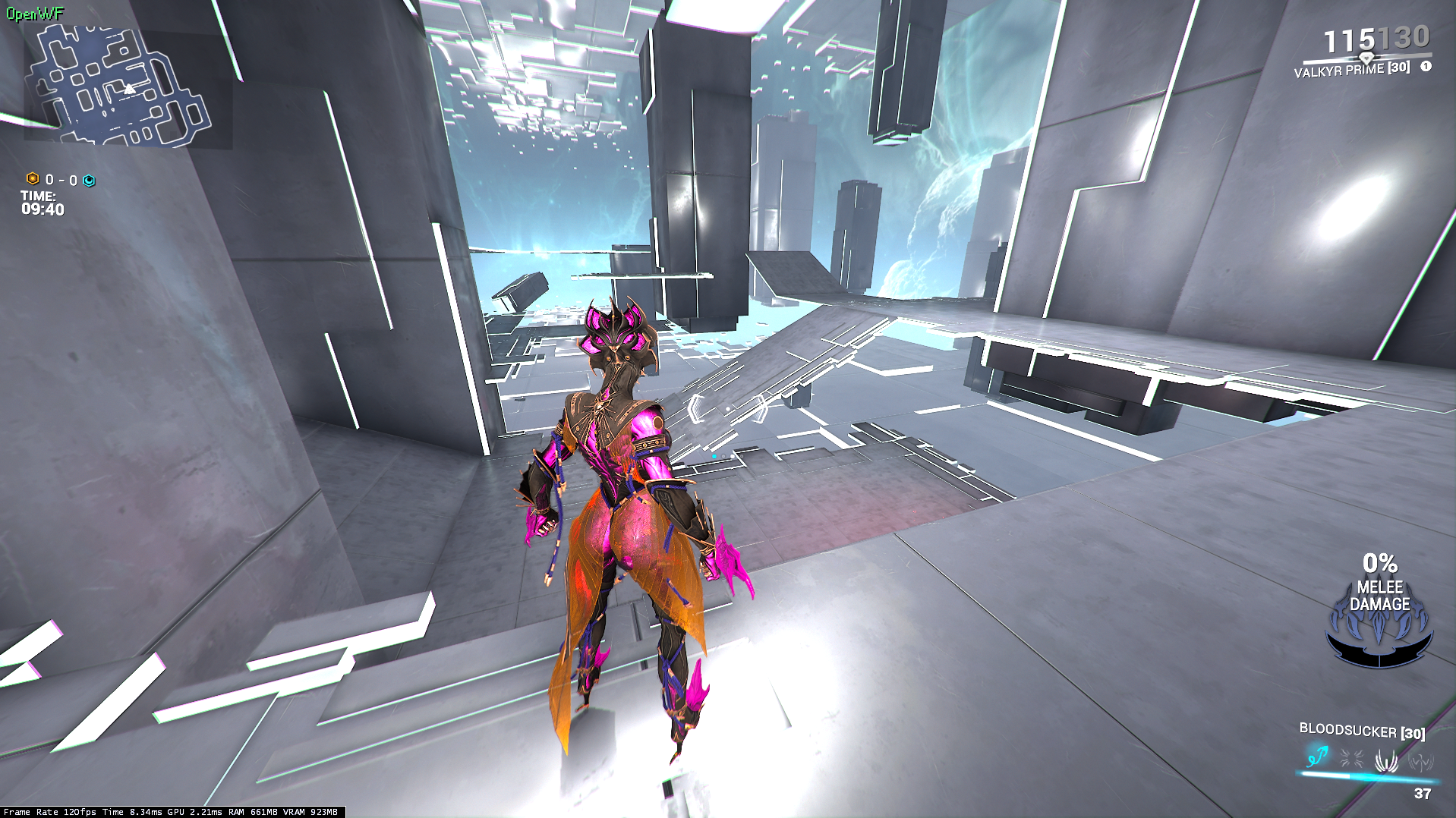
Task: Use the converging-lines burst ability icon
Action: pos(1351,758)
